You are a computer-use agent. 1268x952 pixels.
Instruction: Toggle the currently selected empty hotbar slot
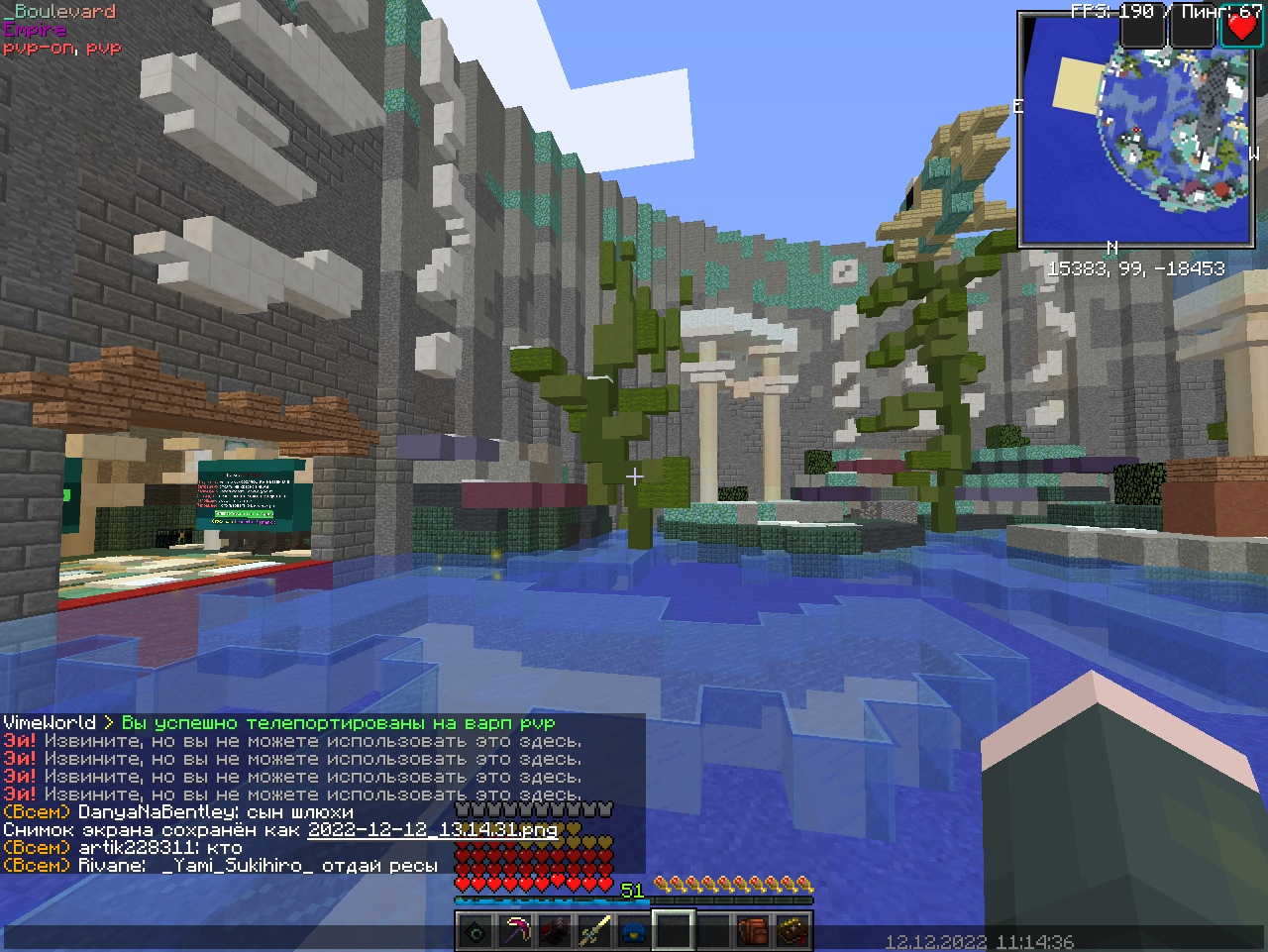pyautogui.click(x=673, y=929)
